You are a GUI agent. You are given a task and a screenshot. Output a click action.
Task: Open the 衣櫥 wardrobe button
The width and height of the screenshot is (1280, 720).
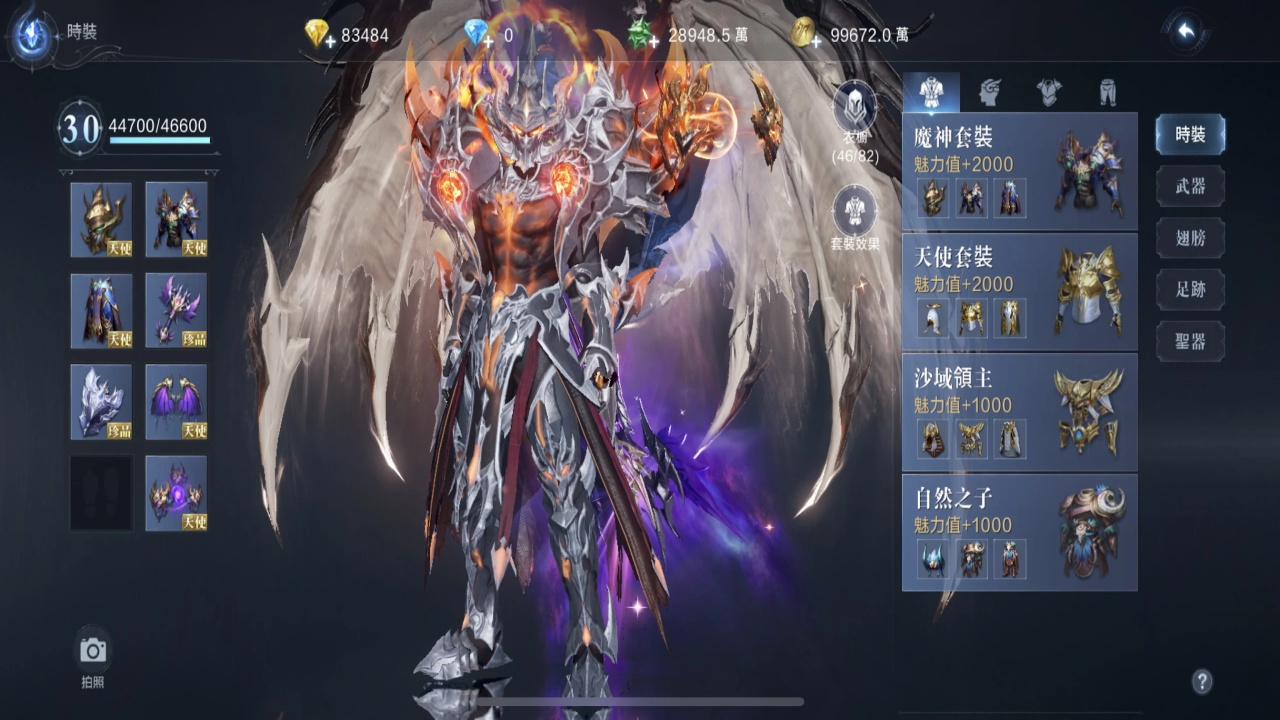point(855,108)
